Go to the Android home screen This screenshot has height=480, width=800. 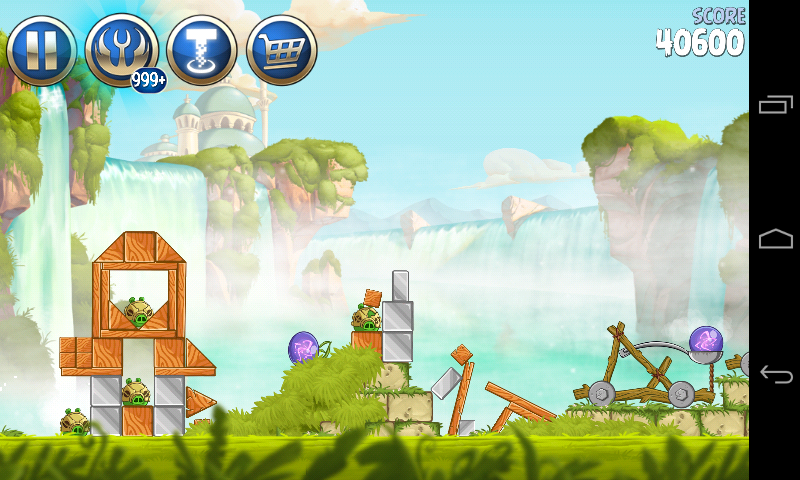pos(776,239)
